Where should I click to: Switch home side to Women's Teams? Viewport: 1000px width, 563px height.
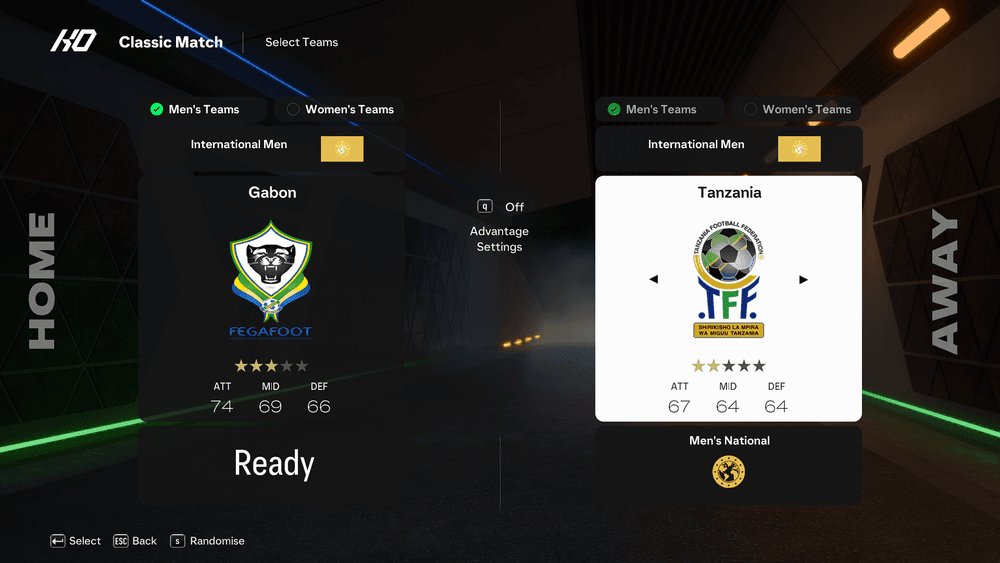(340, 109)
